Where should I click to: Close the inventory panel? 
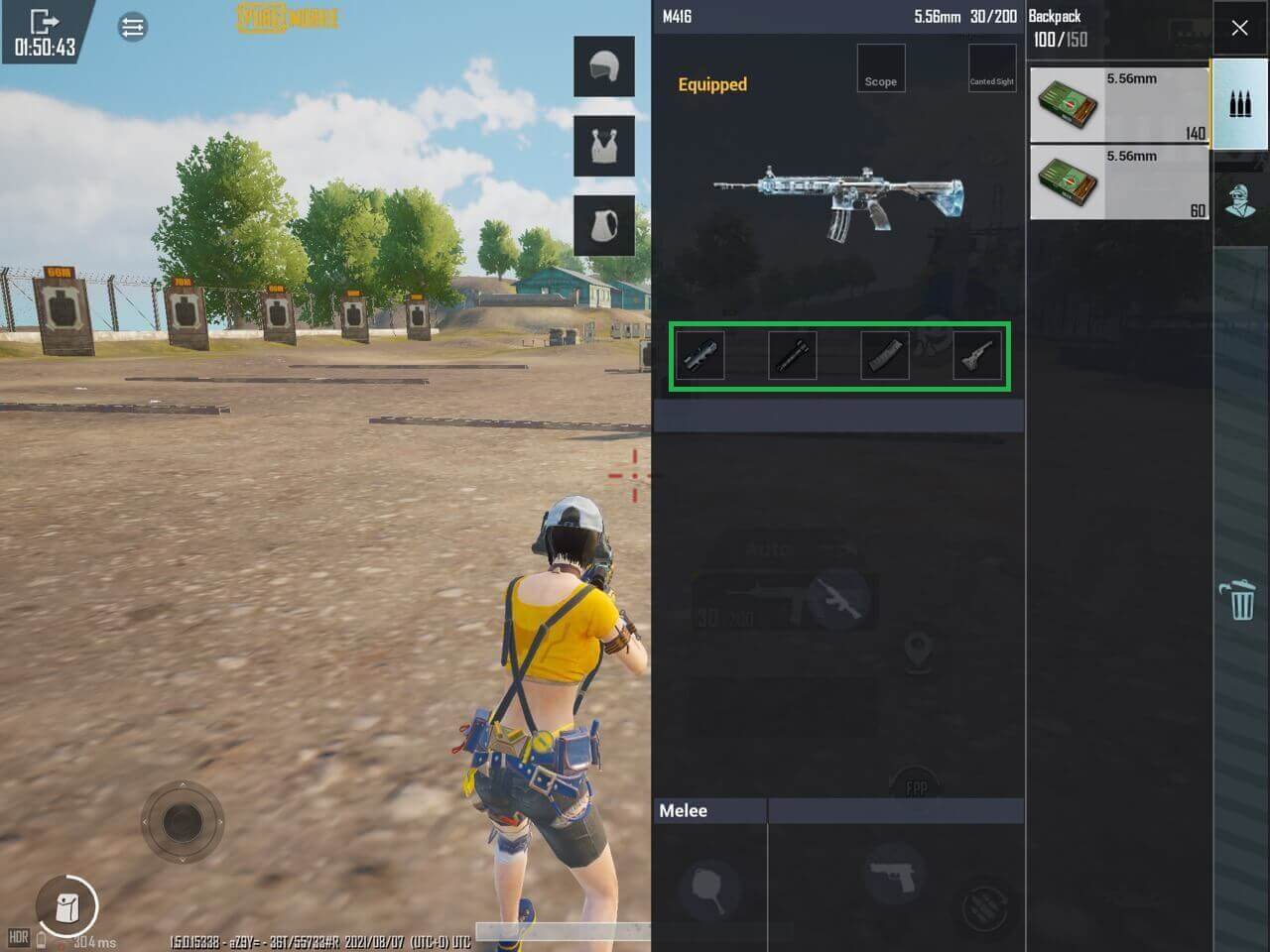click(x=1239, y=28)
